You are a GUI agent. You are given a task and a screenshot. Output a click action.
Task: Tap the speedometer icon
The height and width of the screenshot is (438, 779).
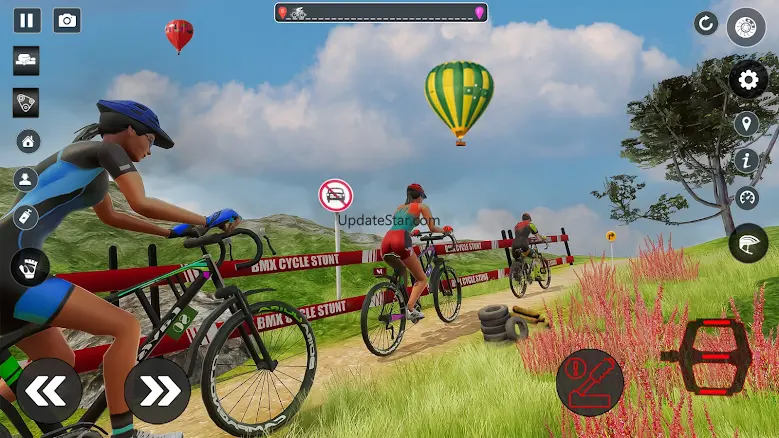point(746,197)
